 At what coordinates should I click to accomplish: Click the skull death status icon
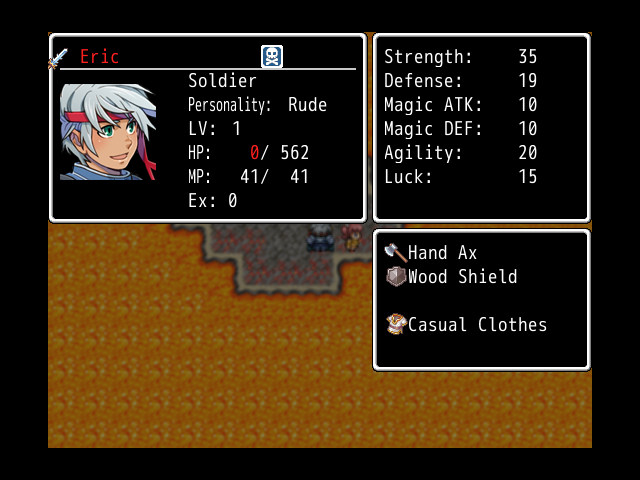coord(272,57)
